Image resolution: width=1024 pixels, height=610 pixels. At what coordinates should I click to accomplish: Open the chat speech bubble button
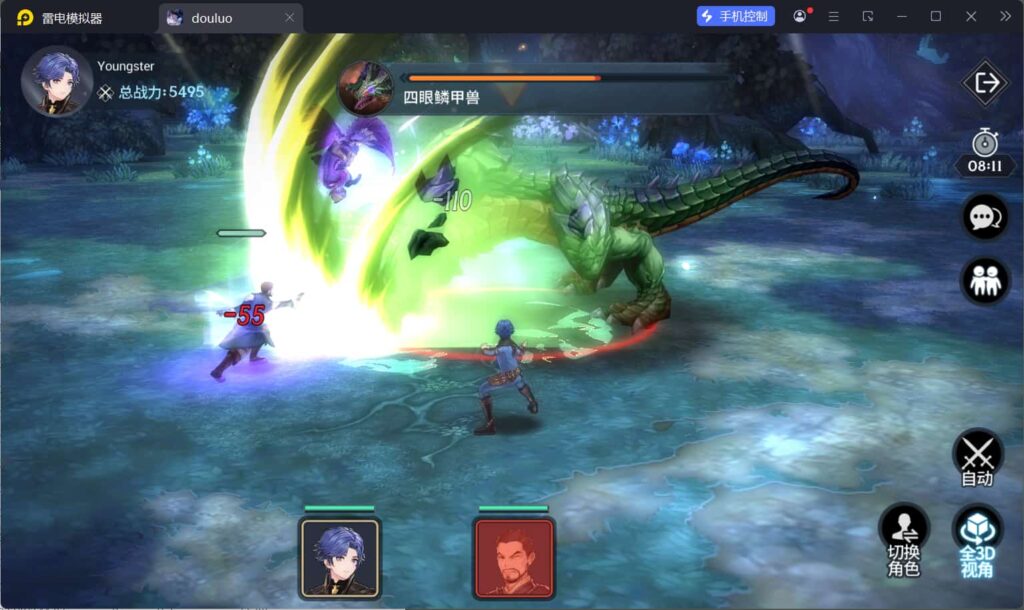pyautogui.click(x=985, y=217)
